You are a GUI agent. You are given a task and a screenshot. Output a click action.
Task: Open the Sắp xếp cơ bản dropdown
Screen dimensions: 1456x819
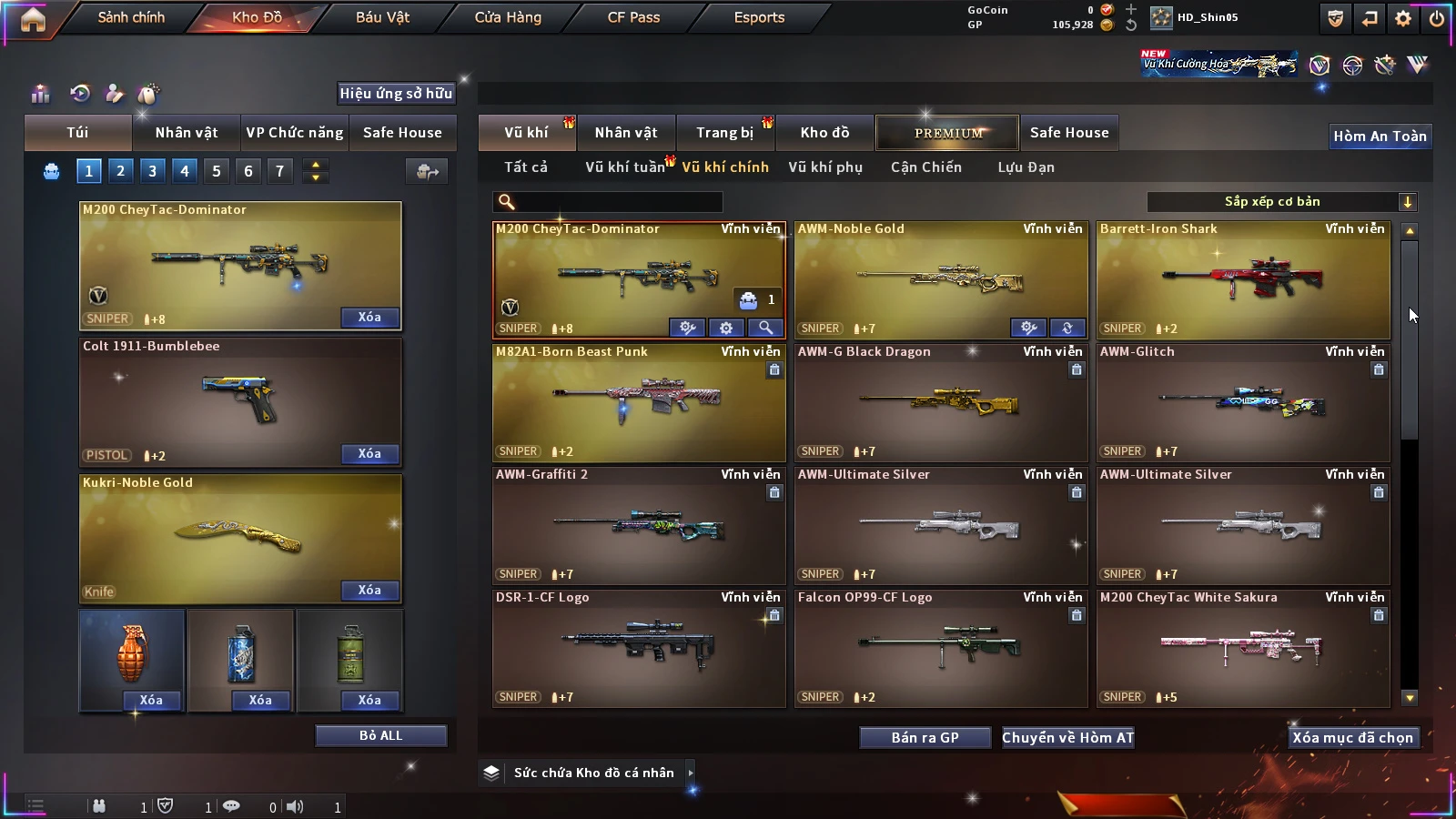(1281, 202)
